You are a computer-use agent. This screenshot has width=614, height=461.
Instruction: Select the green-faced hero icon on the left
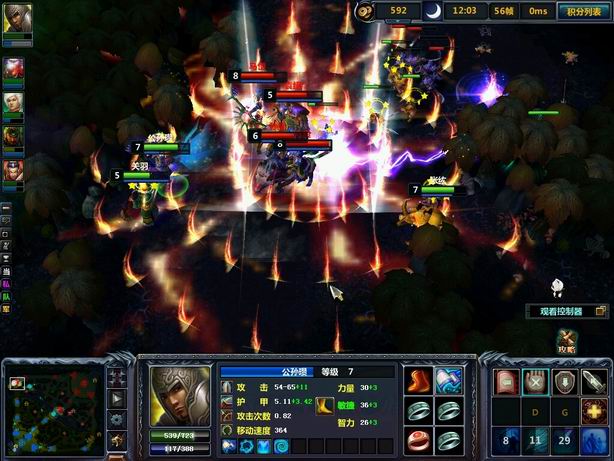coord(15,136)
